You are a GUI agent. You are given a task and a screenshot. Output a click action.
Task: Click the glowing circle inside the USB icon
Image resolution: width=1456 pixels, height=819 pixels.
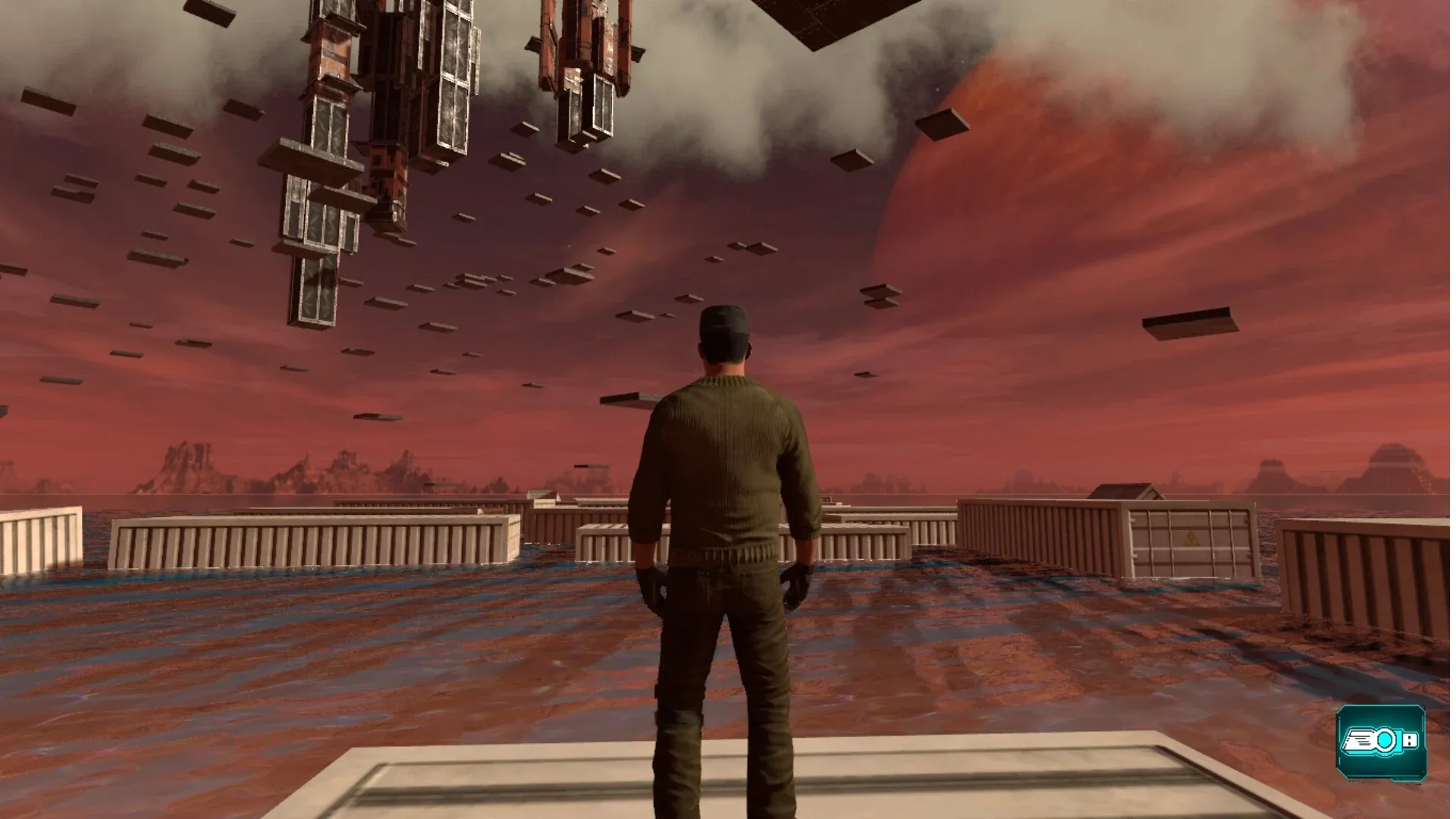[x=1385, y=739]
